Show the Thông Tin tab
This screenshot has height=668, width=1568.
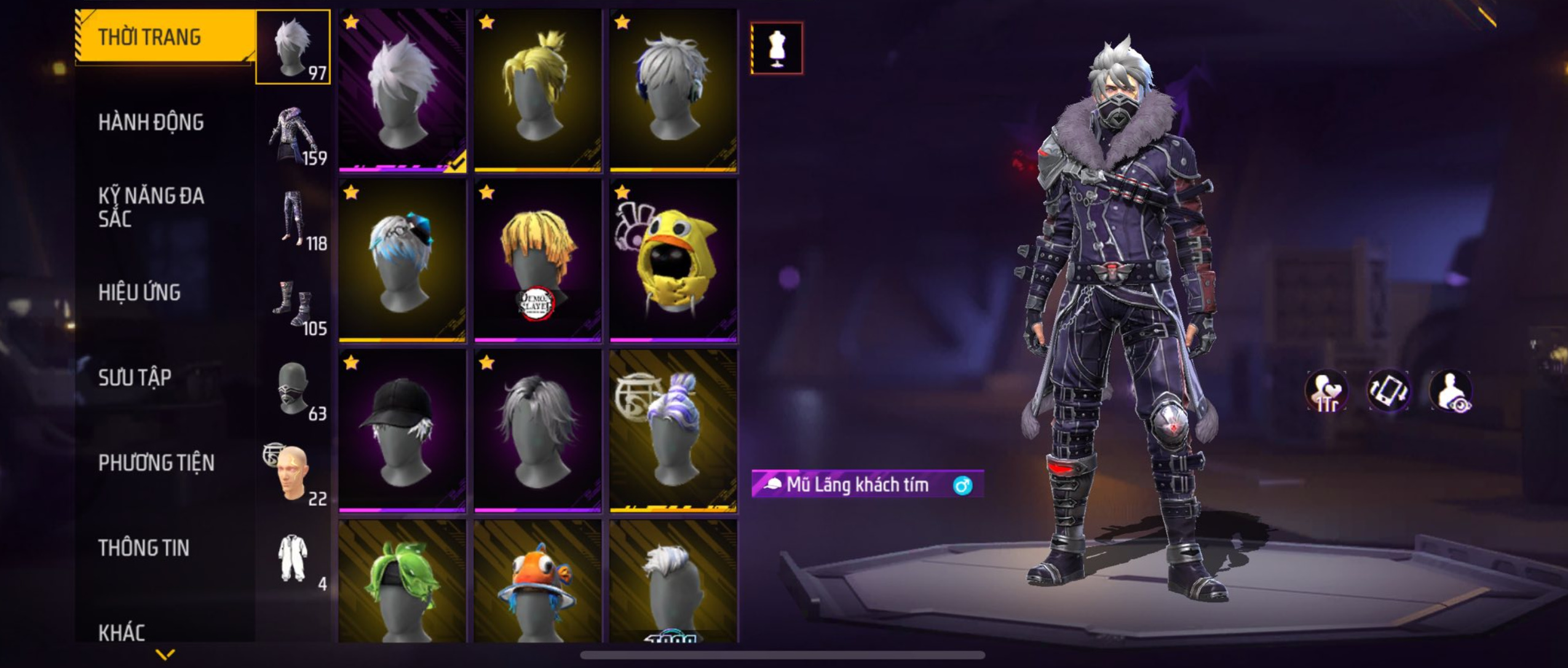click(144, 548)
